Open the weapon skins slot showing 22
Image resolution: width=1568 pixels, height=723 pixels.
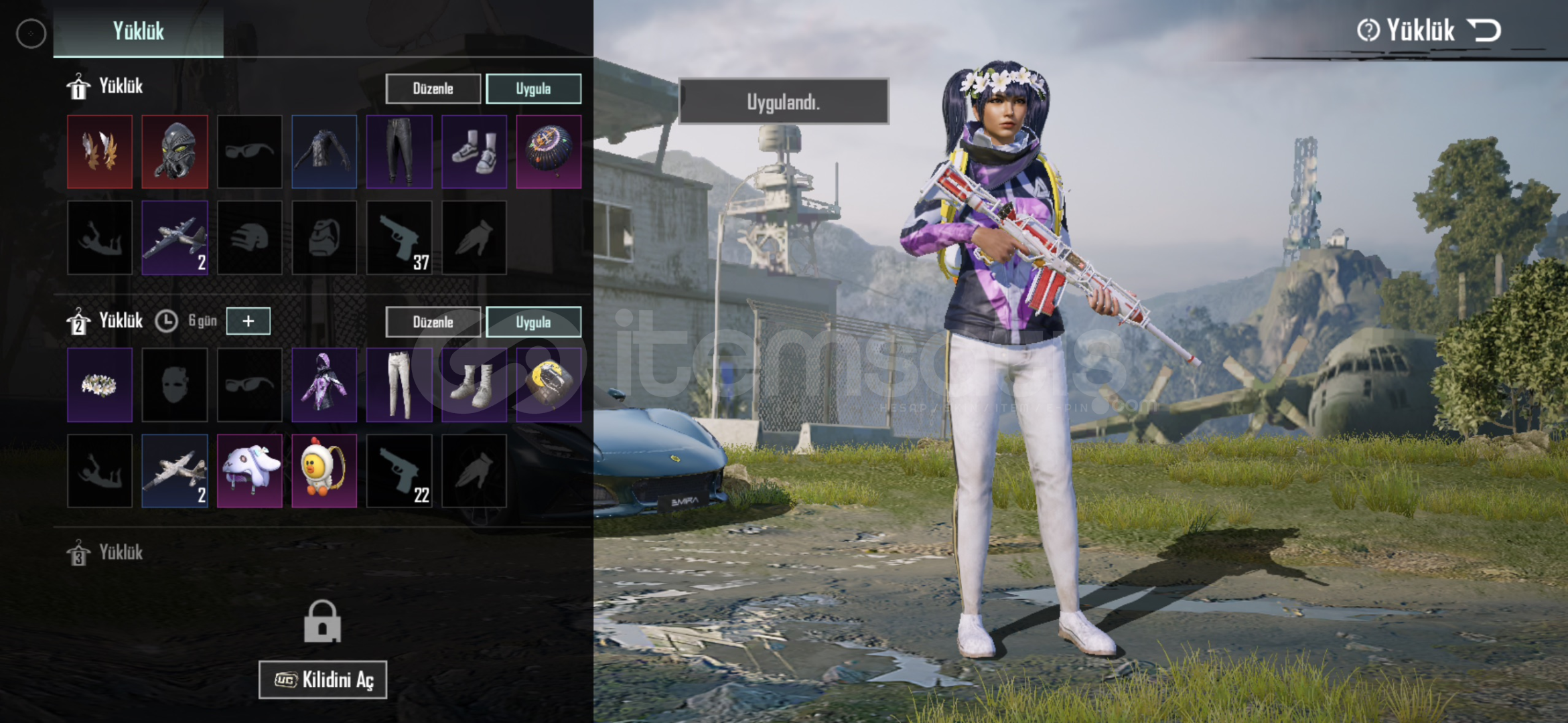[399, 471]
